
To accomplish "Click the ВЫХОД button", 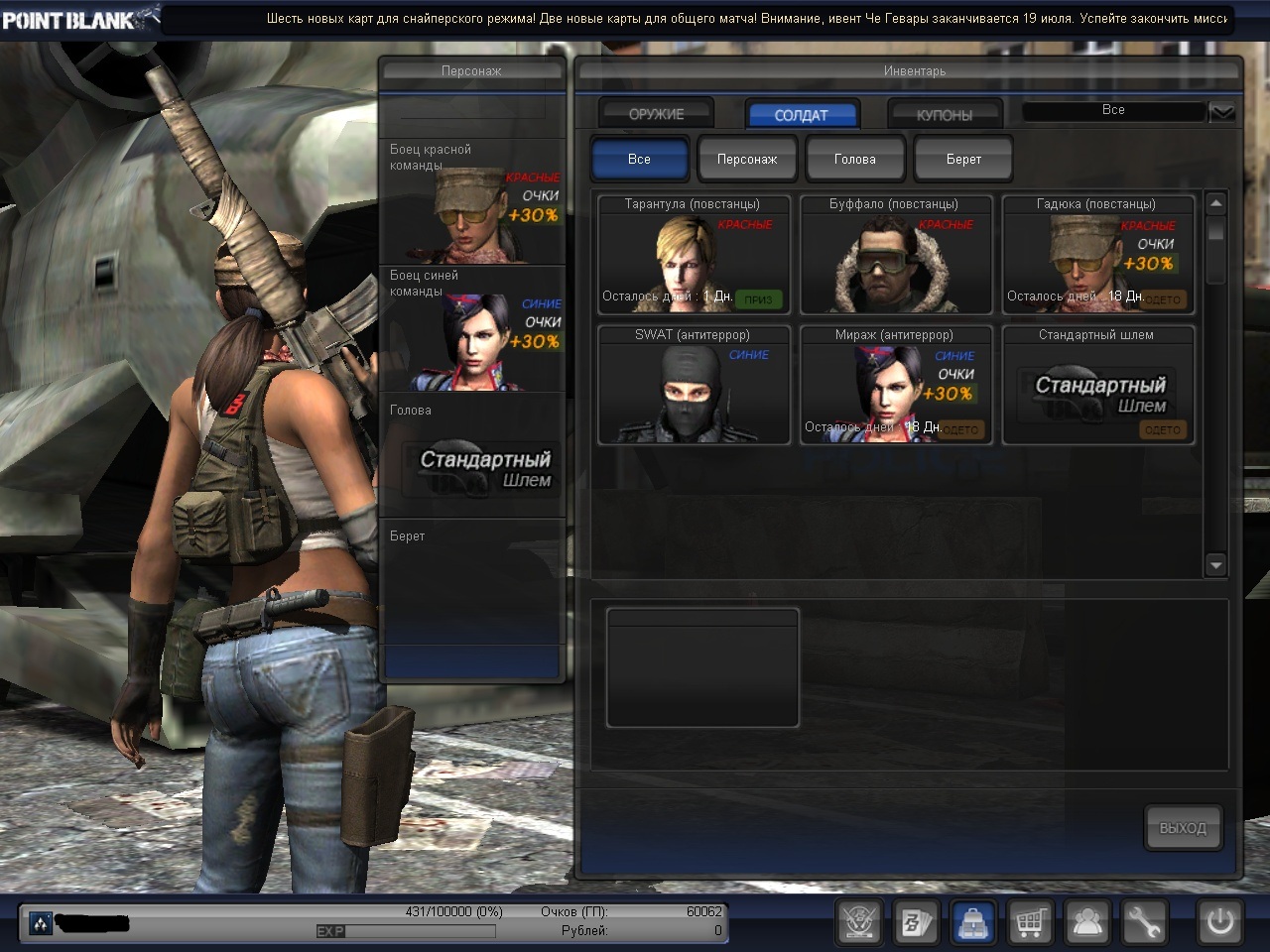I will pyautogui.click(x=1183, y=827).
